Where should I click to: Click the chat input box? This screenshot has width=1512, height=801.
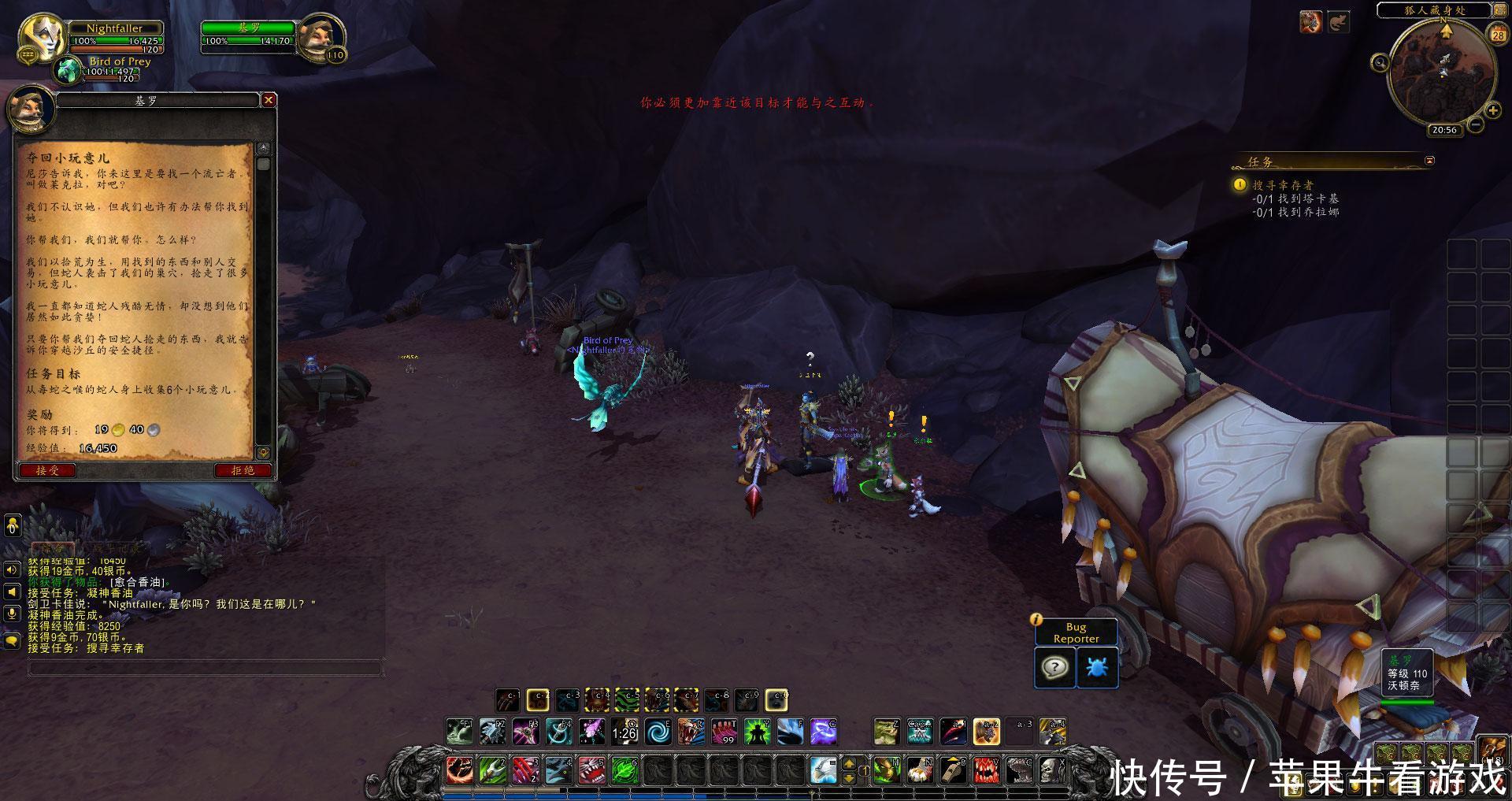coord(205,668)
